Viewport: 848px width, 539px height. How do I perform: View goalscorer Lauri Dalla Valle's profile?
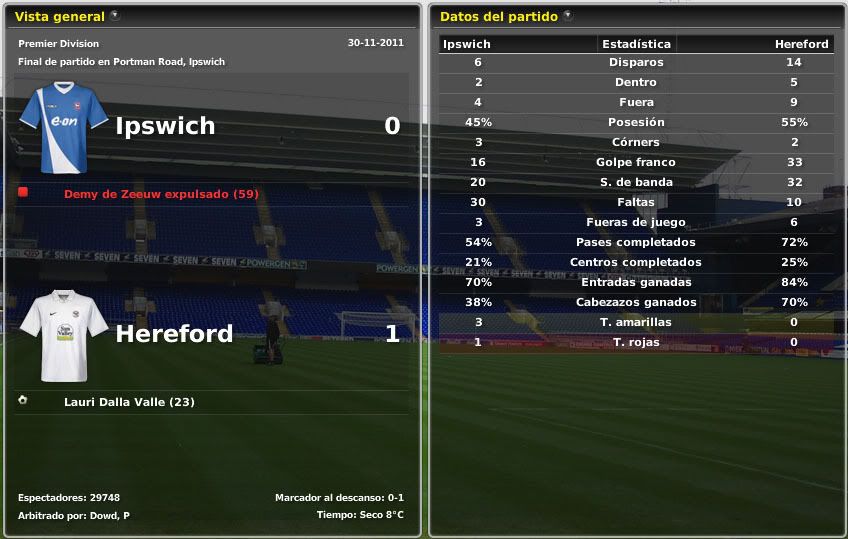(x=129, y=402)
